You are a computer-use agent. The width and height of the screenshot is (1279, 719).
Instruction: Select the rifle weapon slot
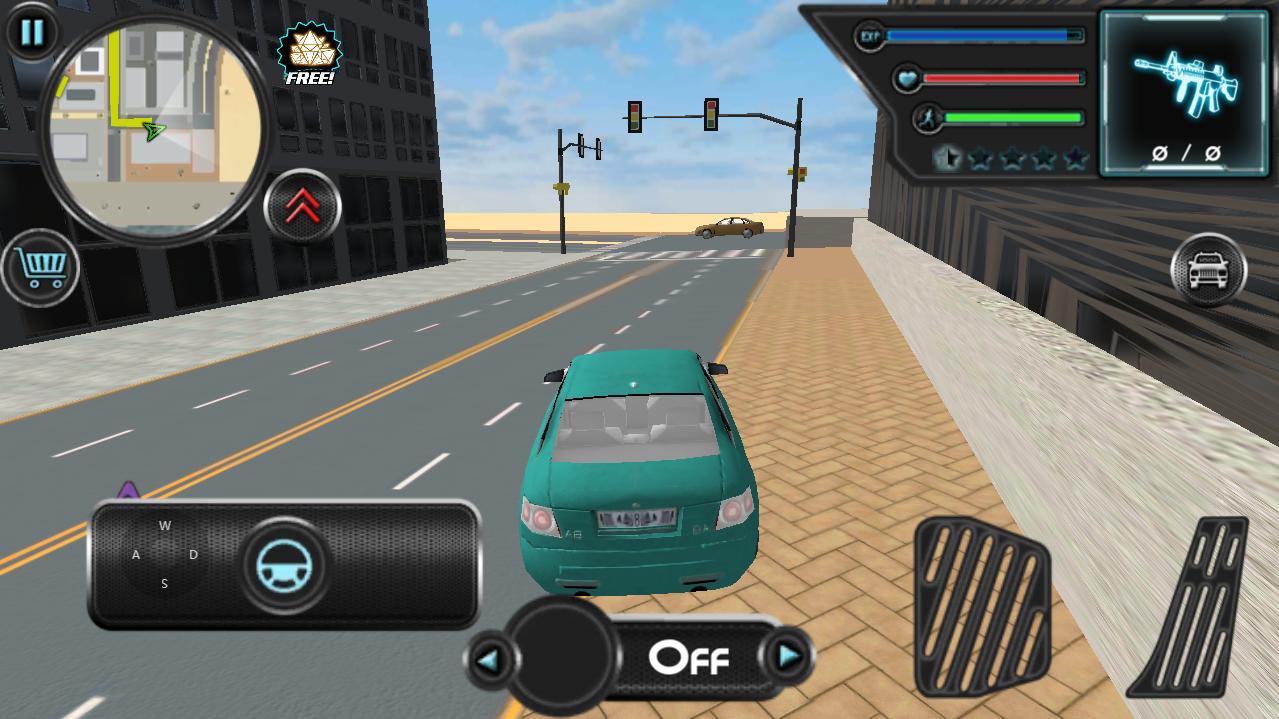(1185, 94)
